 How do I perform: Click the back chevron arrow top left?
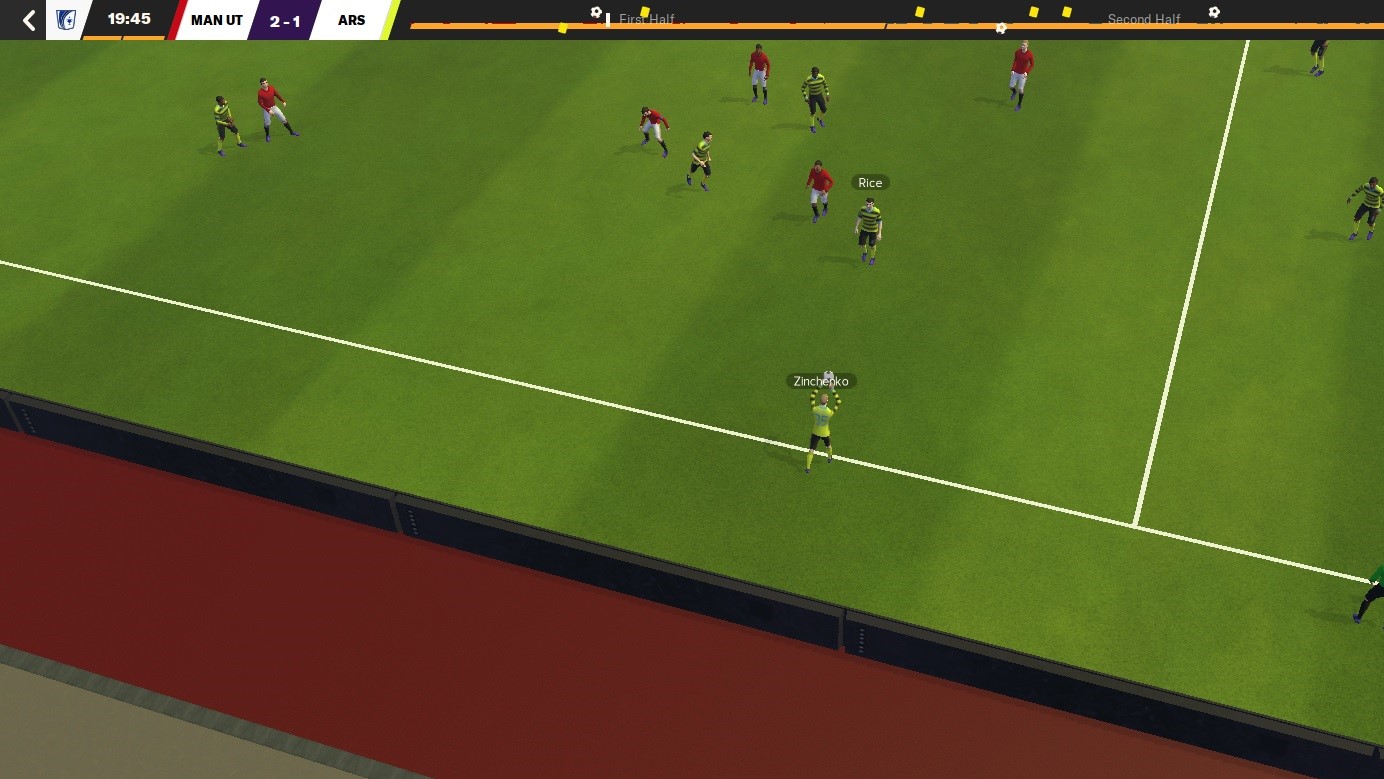click(27, 20)
